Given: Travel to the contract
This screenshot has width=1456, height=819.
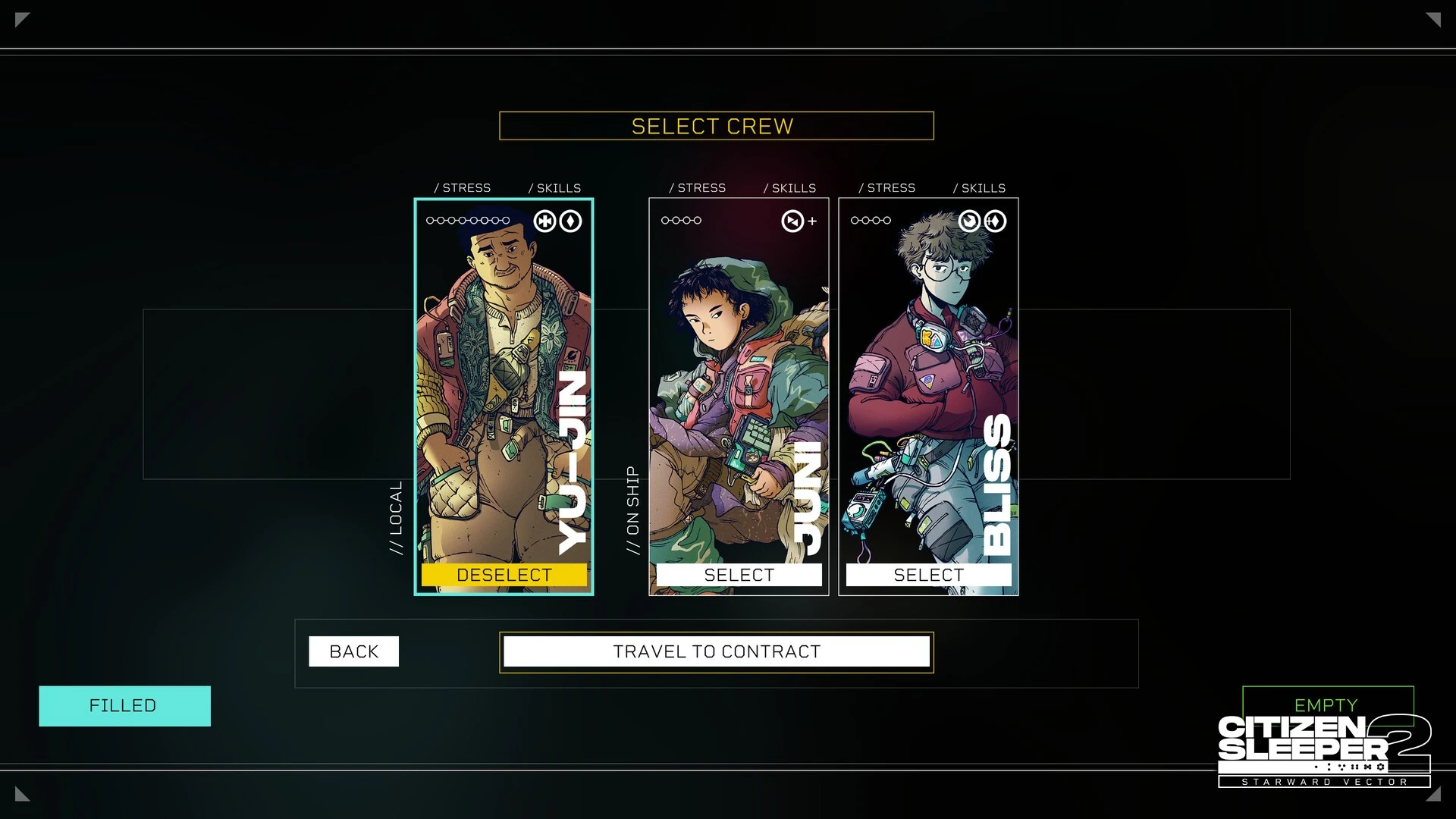Looking at the screenshot, I should tap(717, 651).
